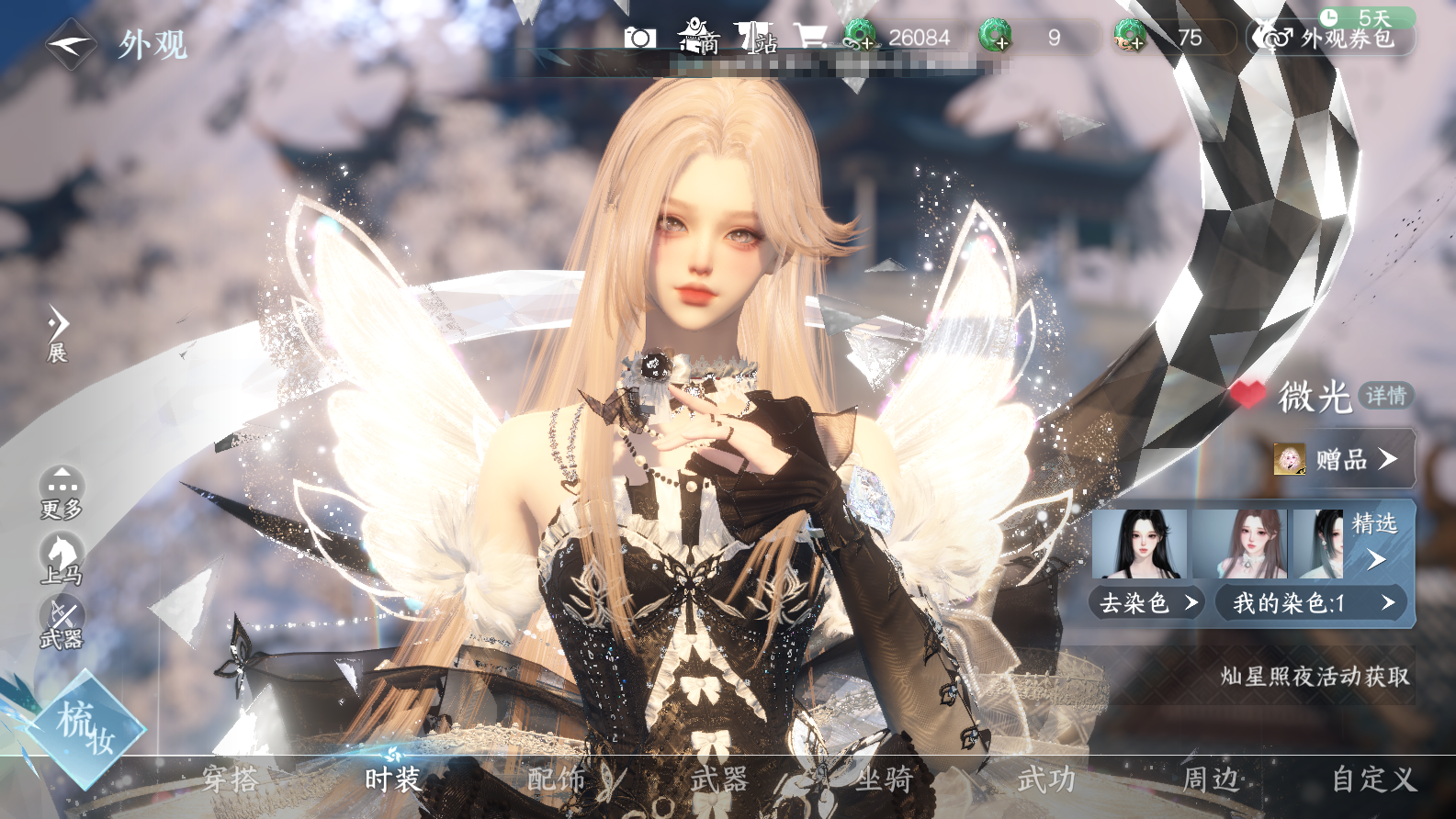Open the 赠品 gift option
Image resolution: width=1456 pixels, height=819 pixels.
point(1342,458)
